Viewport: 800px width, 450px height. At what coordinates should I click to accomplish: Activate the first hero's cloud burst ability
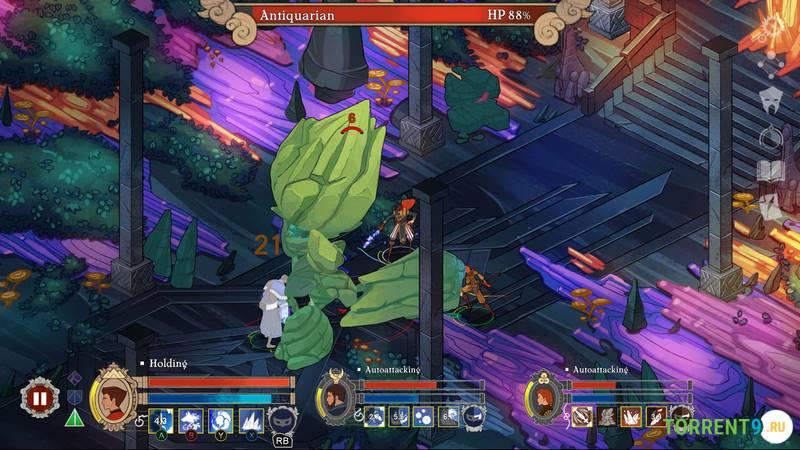190,420
